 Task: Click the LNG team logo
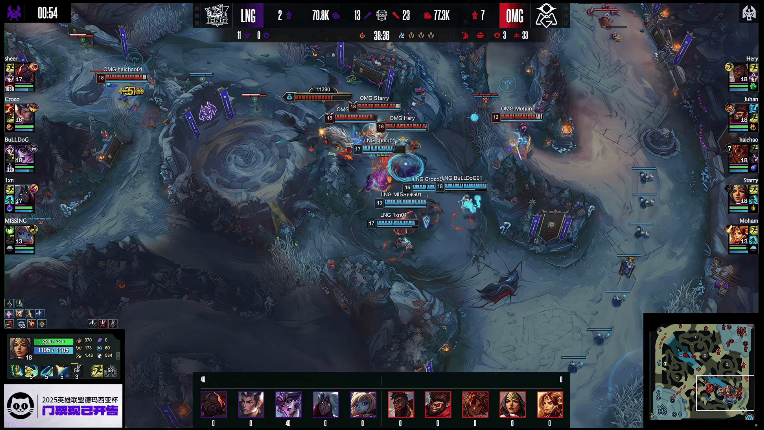[217, 15]
